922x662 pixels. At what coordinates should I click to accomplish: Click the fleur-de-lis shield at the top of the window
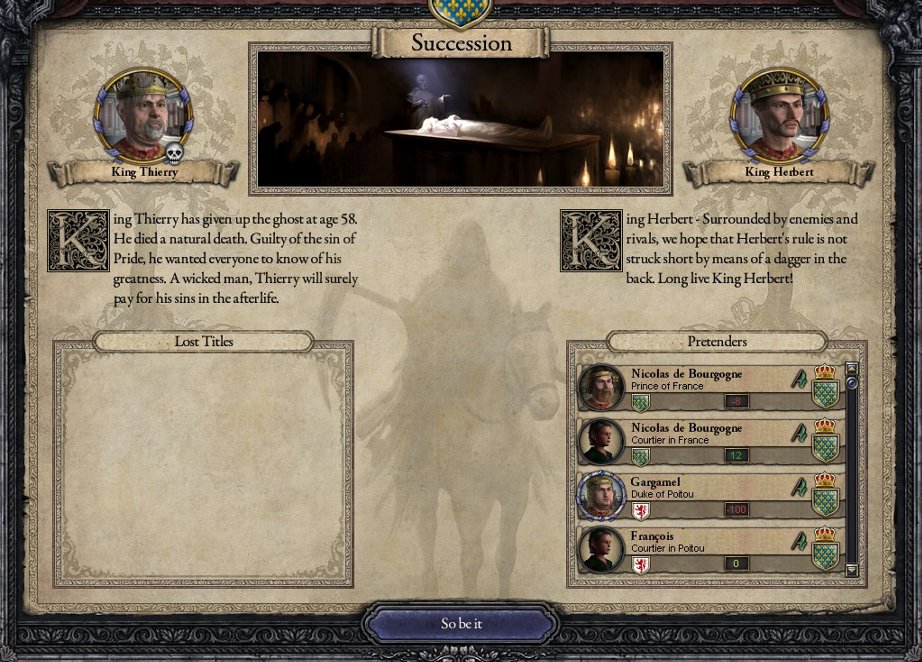(460, 10)
